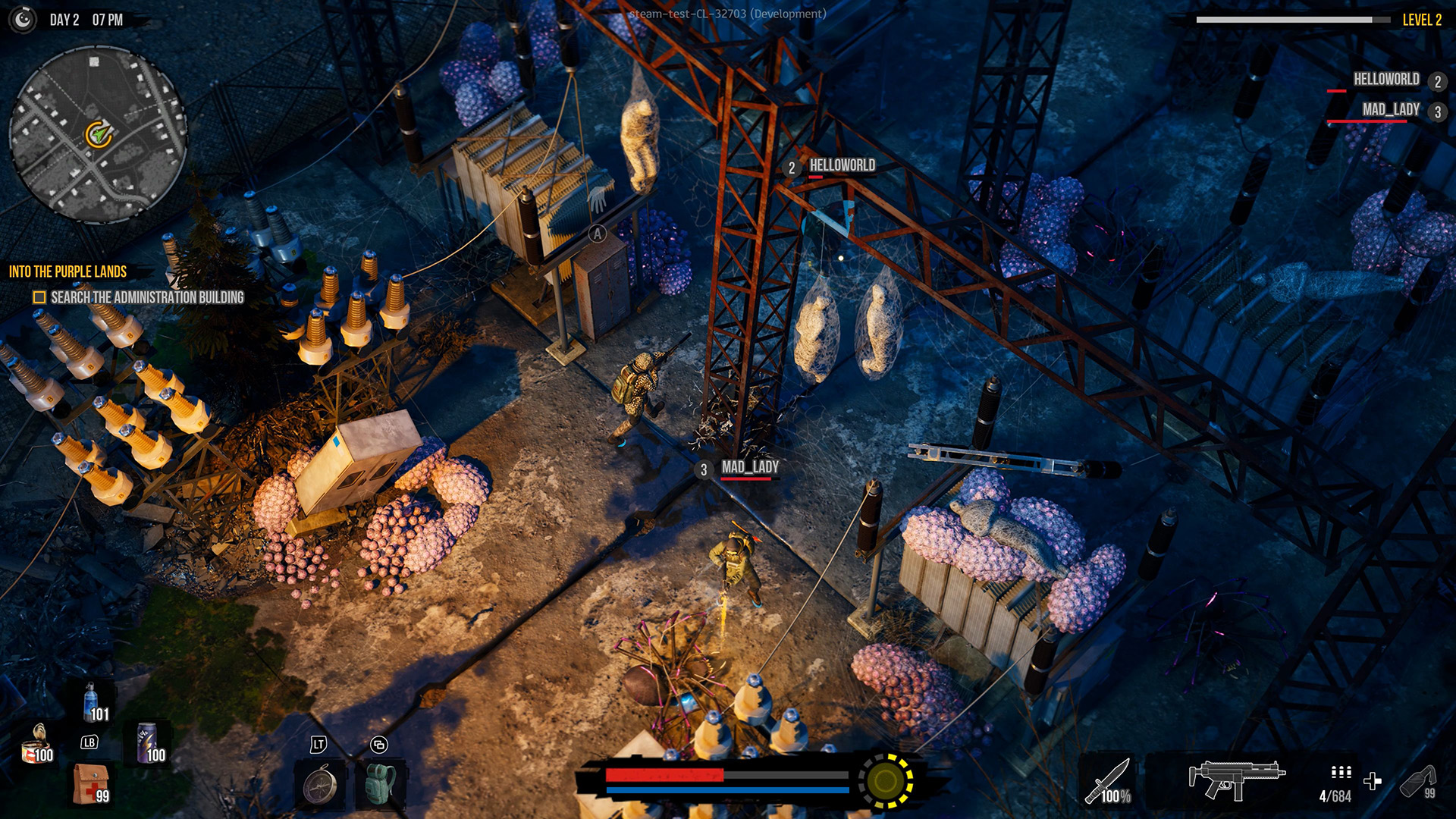Choose the submachine gun weapon slot
This screenshot has width=1456, height=819.
1236,780
